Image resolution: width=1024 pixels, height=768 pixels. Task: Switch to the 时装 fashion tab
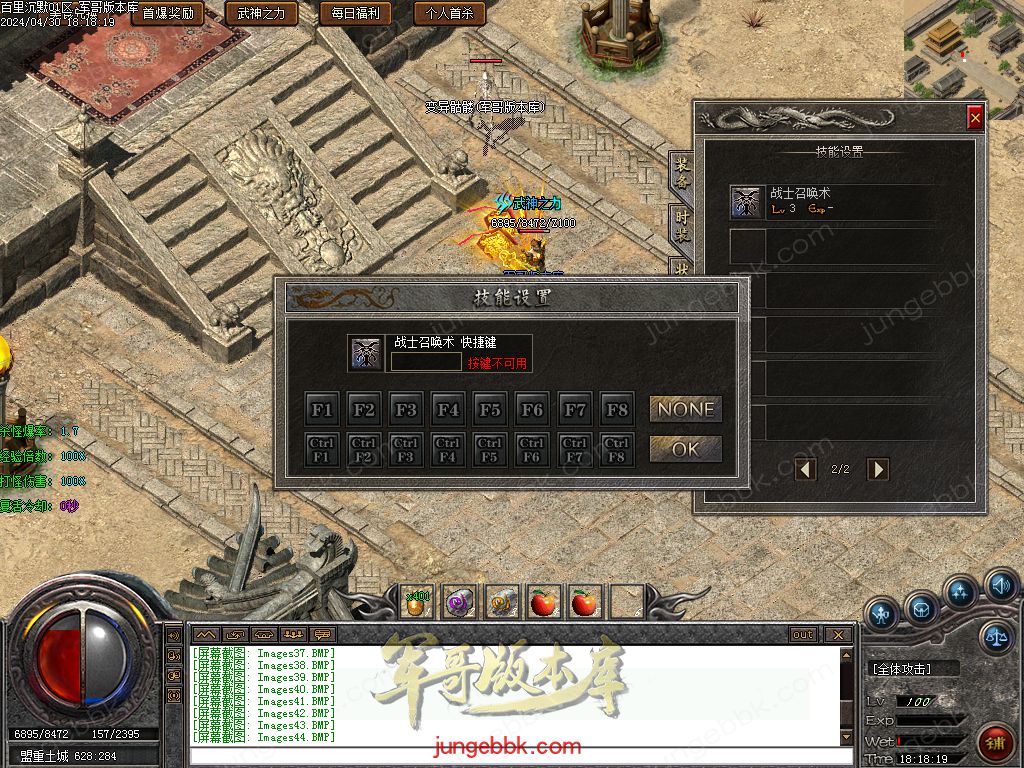coord(681,227)
